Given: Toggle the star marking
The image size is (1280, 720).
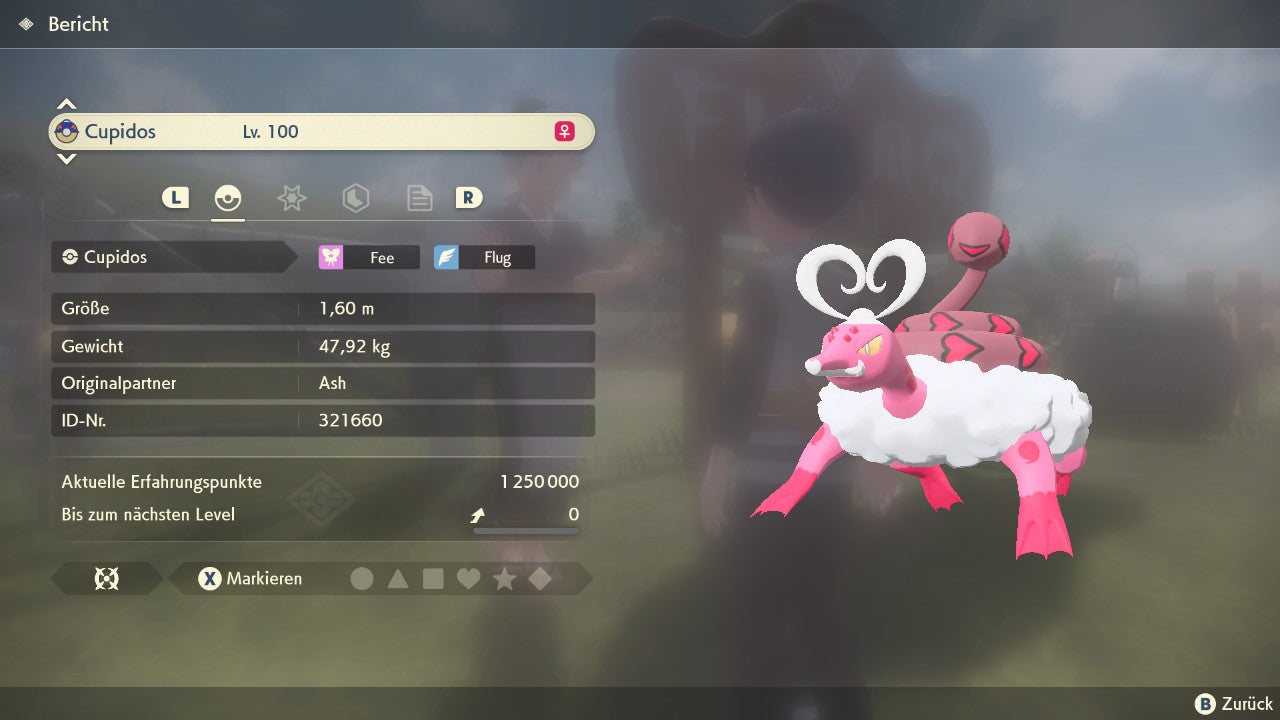Looking at the screenshot, I should 504,578.
